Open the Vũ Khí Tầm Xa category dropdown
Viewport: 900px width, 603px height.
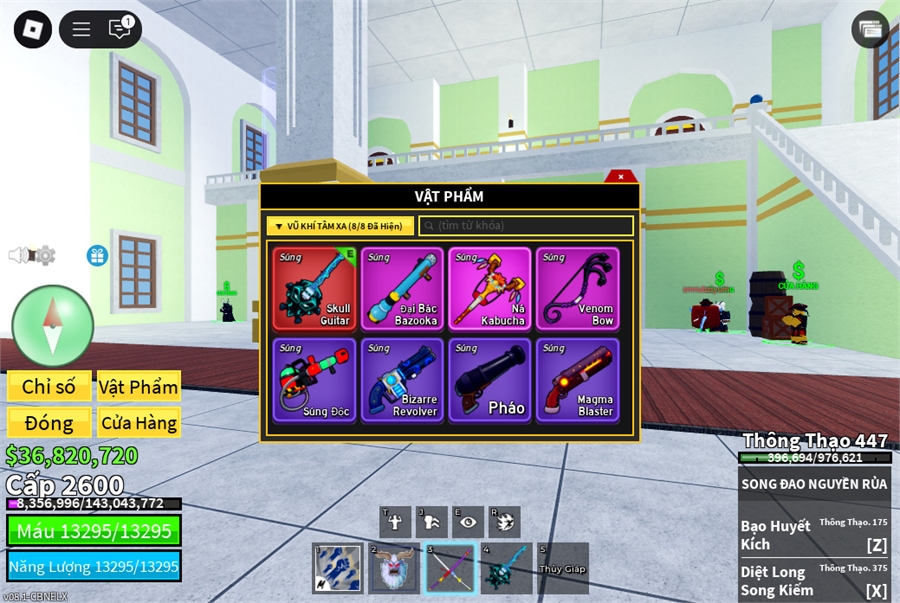click(x=340, y=226)
